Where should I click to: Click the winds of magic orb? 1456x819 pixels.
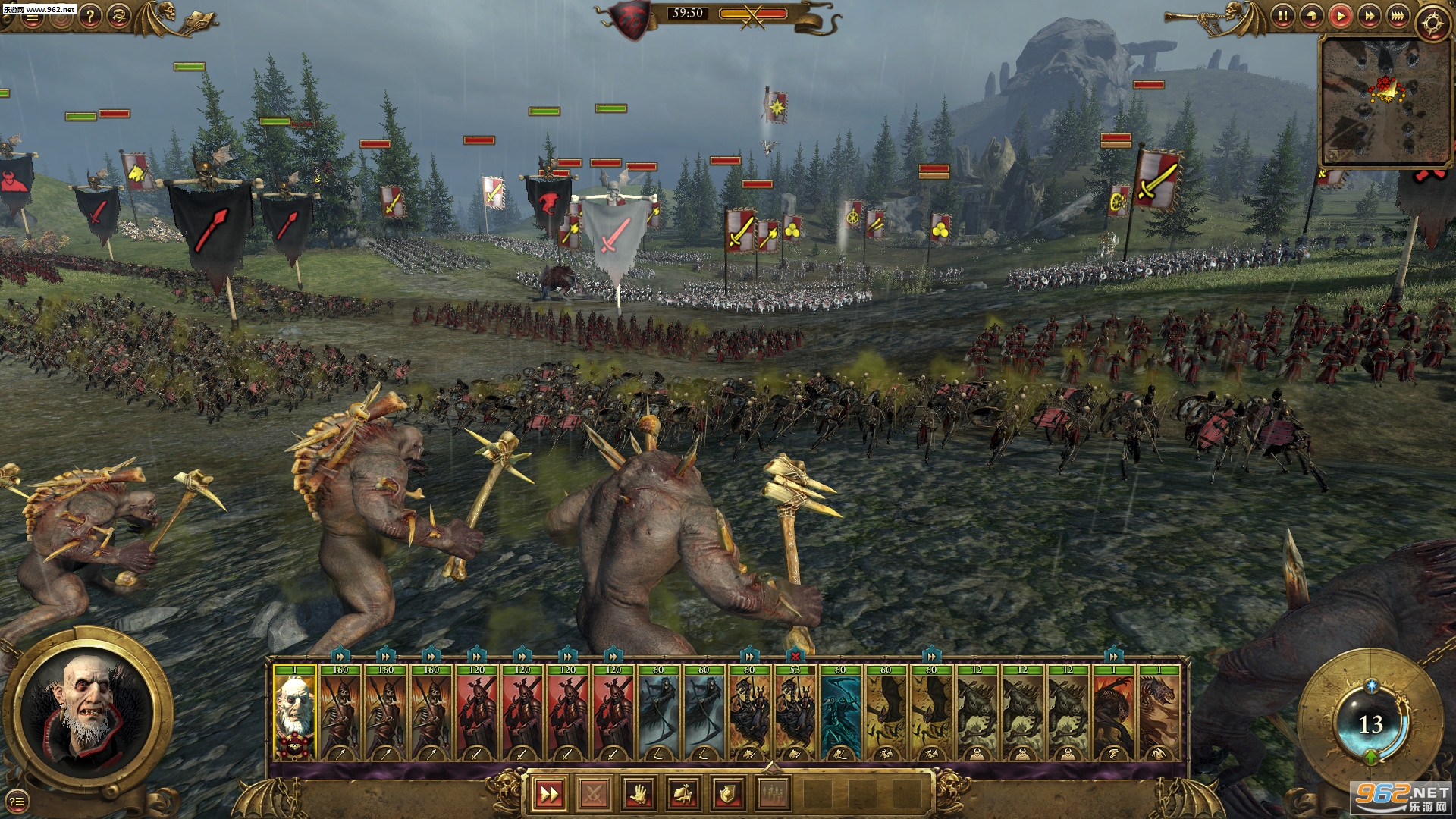pyautogui.click(x=1370, y=724)
